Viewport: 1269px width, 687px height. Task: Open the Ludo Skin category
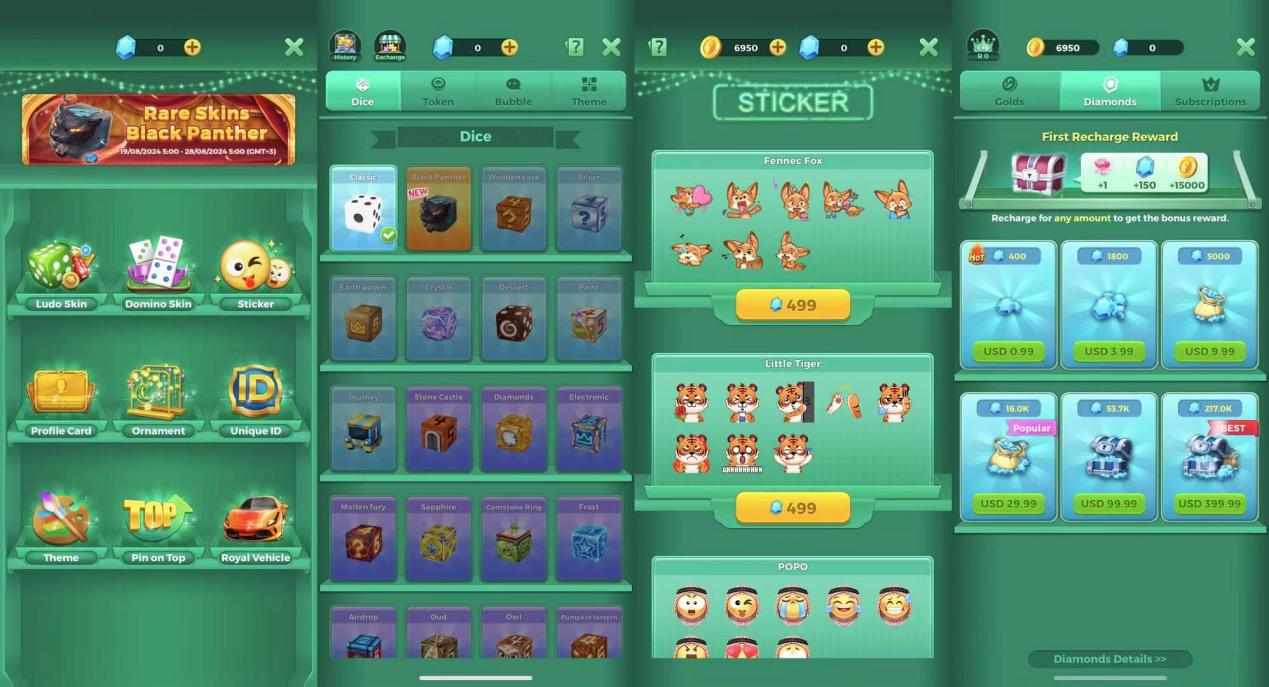point(61,272)
